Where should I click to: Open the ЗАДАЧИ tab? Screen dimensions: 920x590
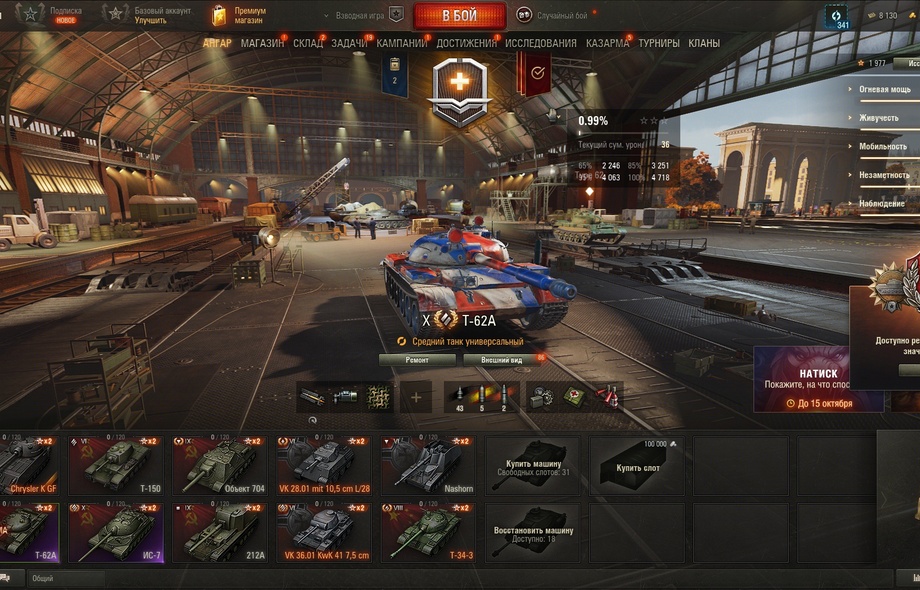pyautogui.click(x=349, y=43)
